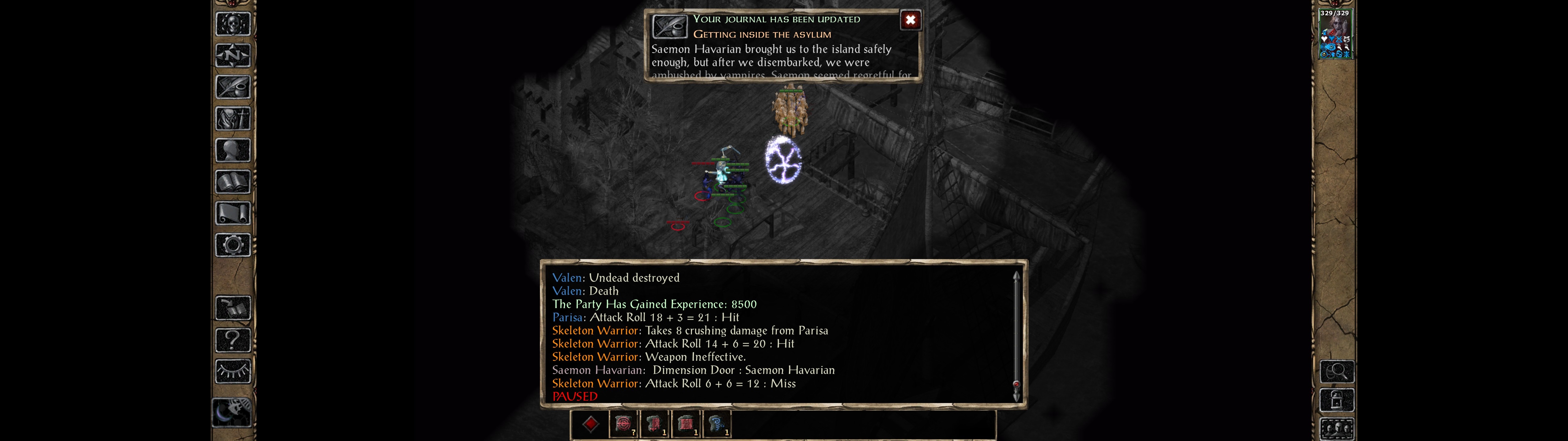
Task: Open the mage spellbook
Action: click(232, 182)
